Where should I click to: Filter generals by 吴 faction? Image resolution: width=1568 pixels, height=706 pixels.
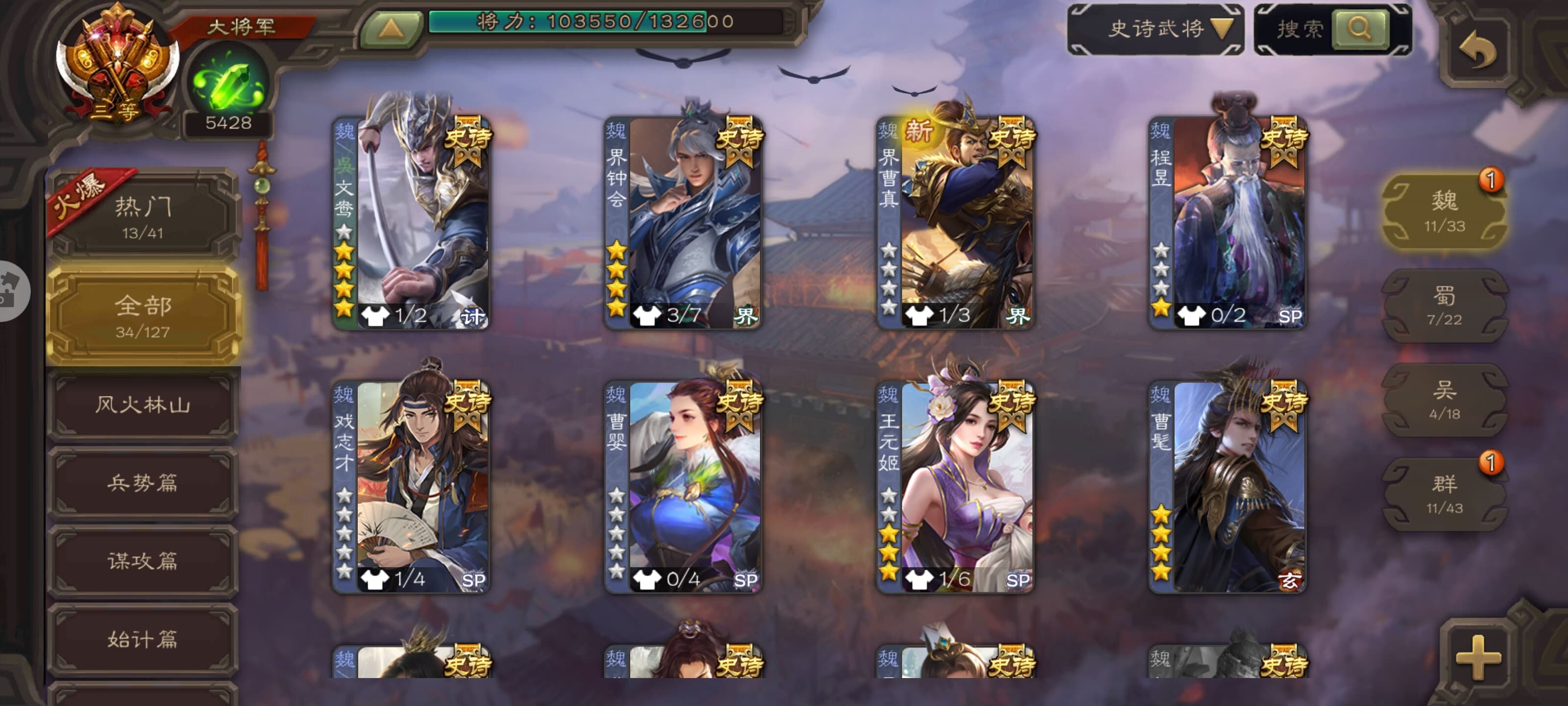click(1444, 400)
